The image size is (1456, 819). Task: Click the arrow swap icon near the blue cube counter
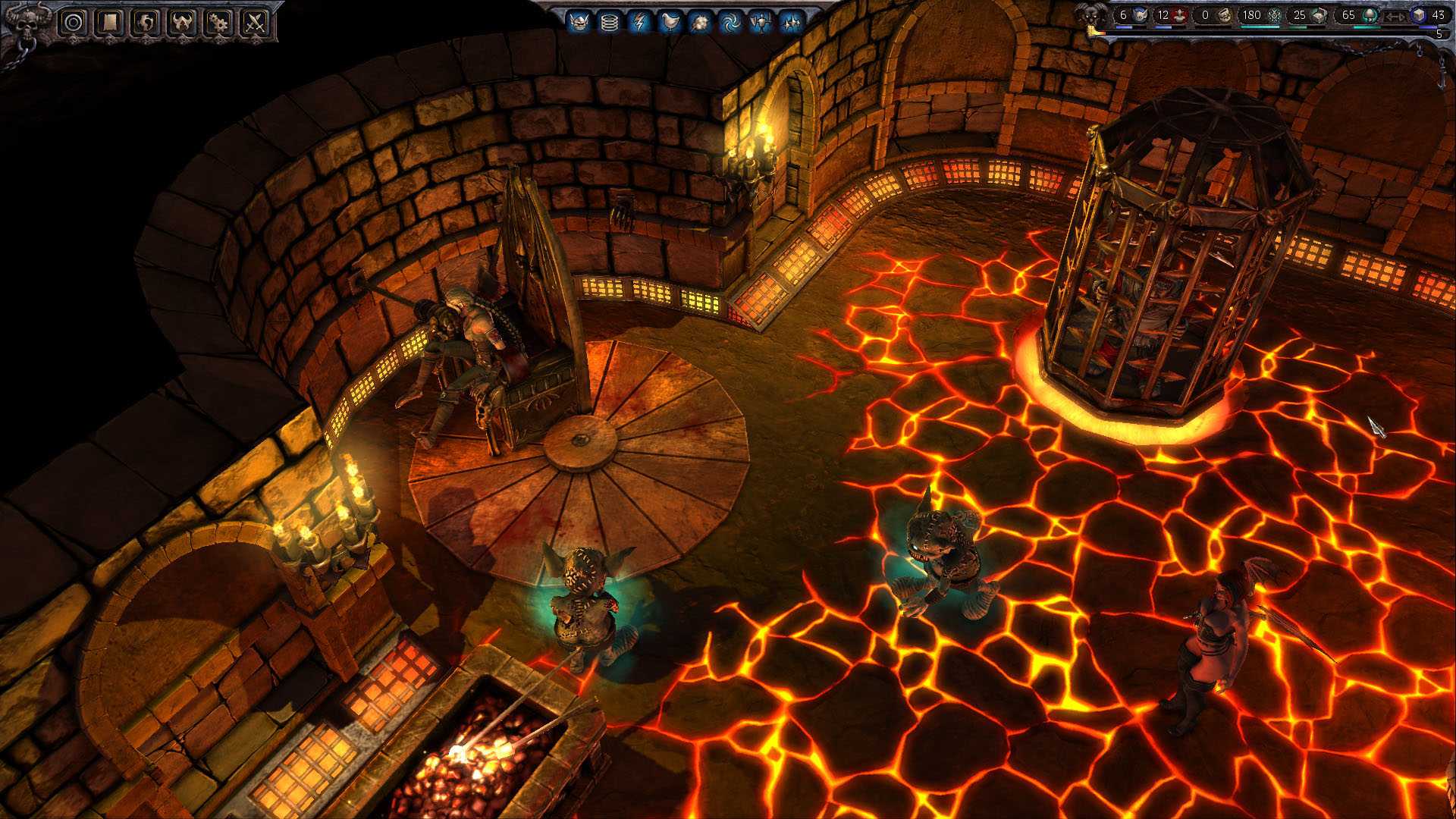click(1397, 16)
